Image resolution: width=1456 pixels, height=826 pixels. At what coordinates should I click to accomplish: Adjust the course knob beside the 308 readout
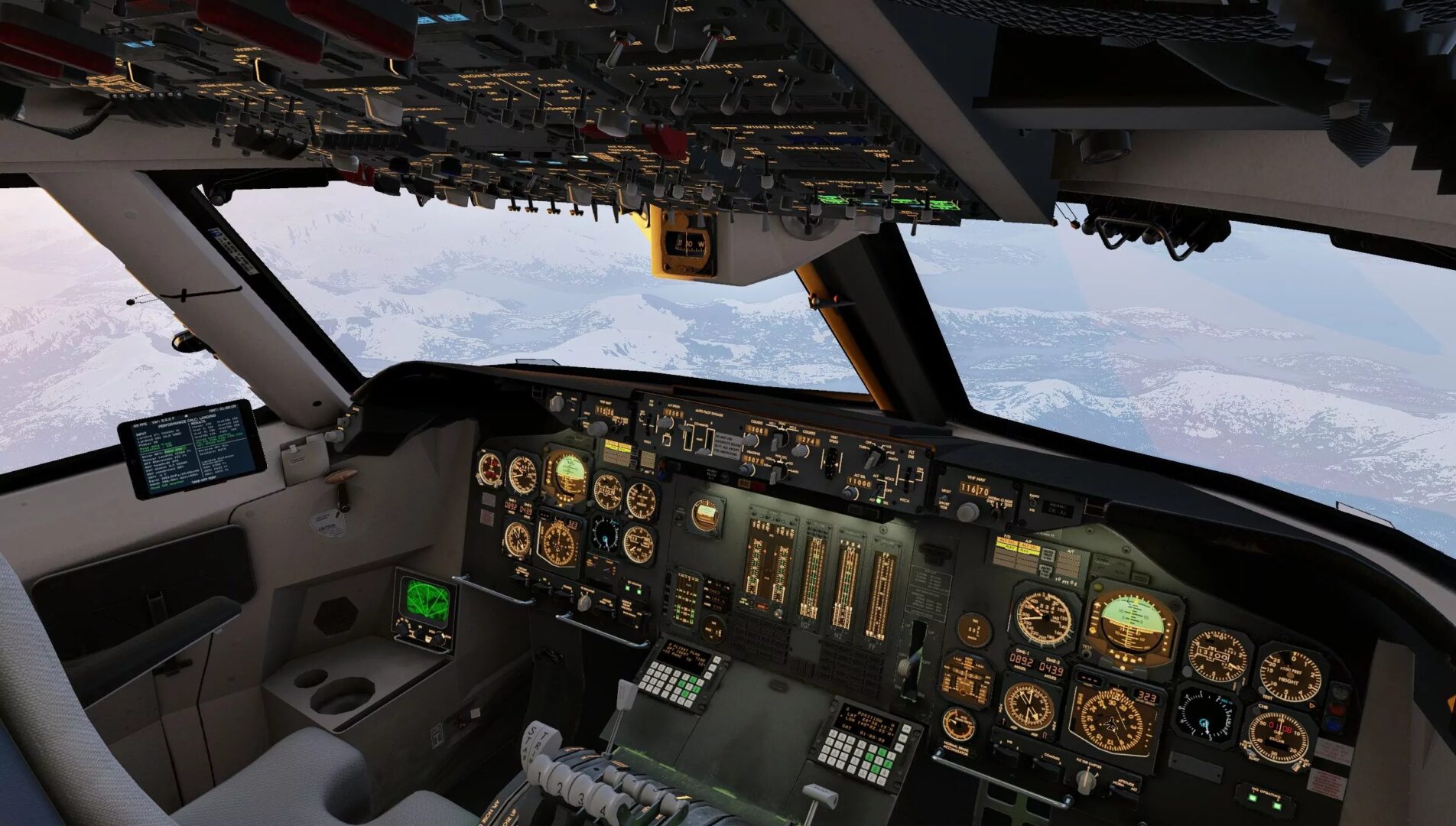[x=752, y=439]
